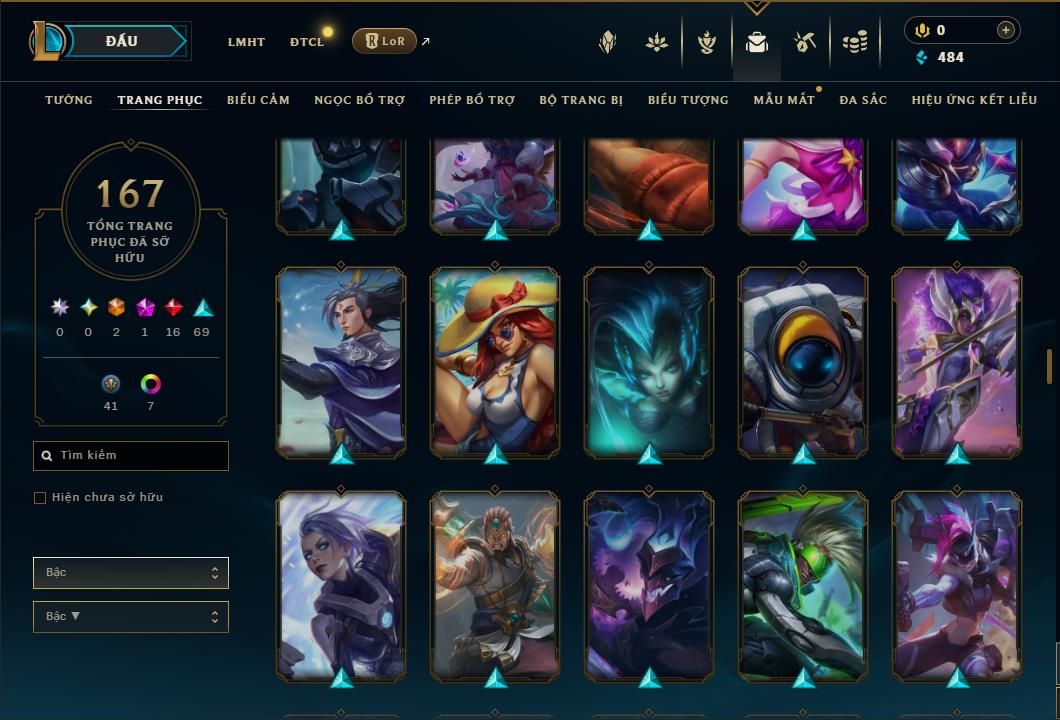Open the Bậc ▼ sort dropdown

131,617
